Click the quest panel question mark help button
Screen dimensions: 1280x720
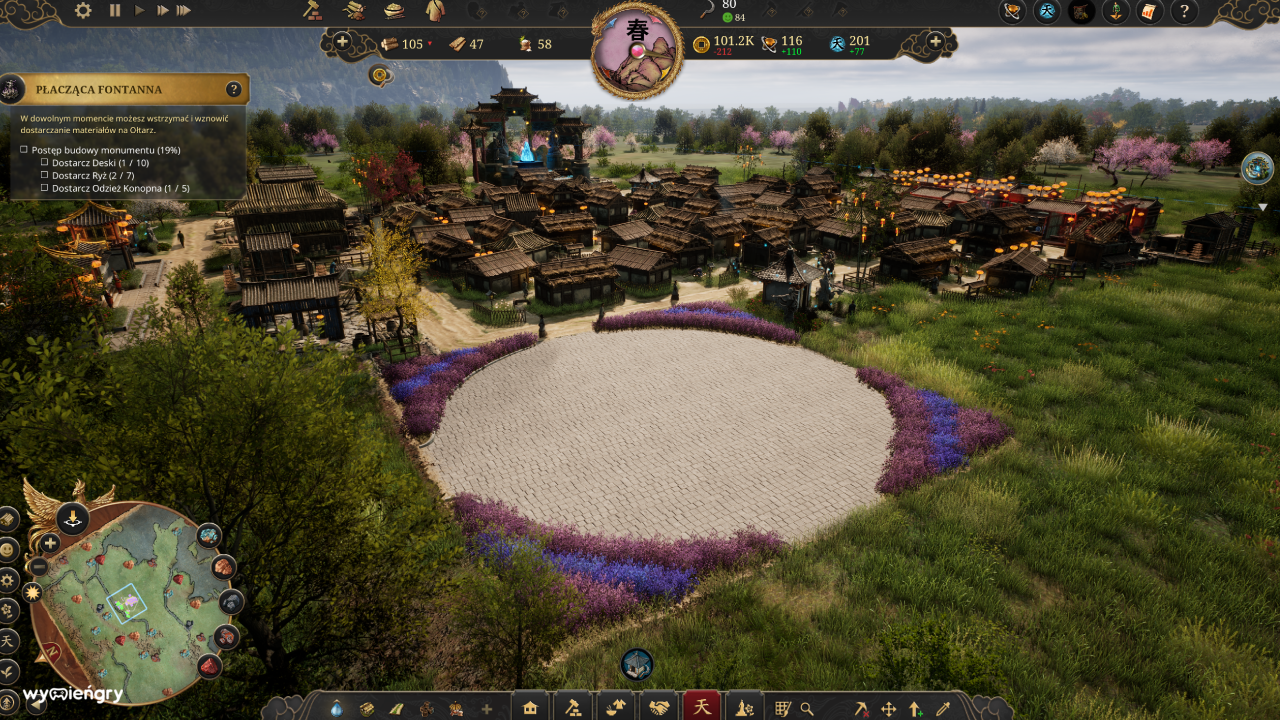point(233,88)
